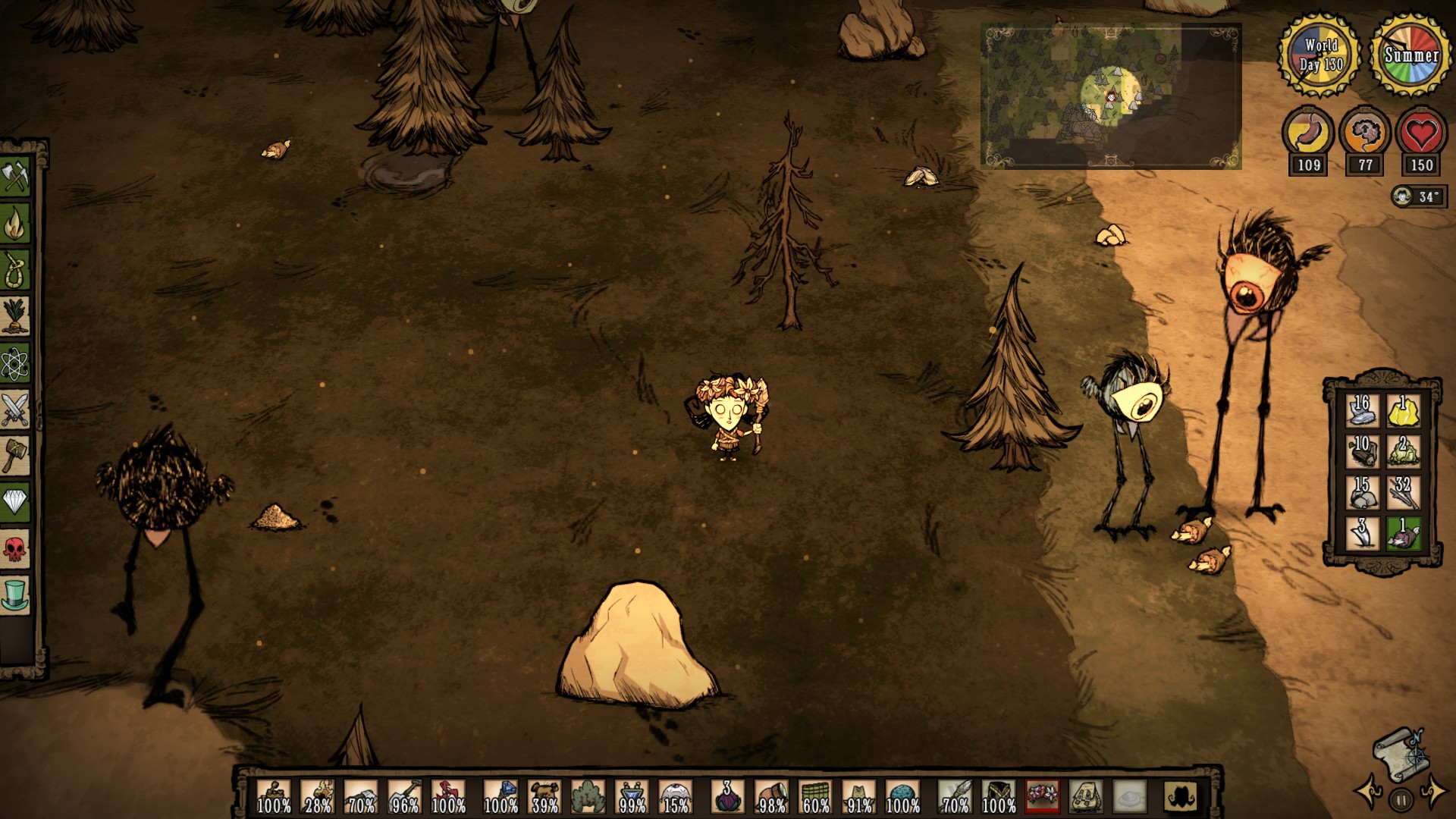
Task: Select the equipped flower garland slot
Action: click(x=1042, y=796)
